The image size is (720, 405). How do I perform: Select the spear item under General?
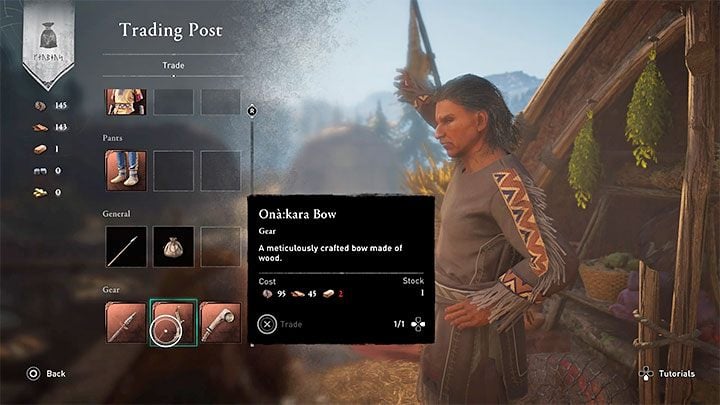[x=126, y=246]
